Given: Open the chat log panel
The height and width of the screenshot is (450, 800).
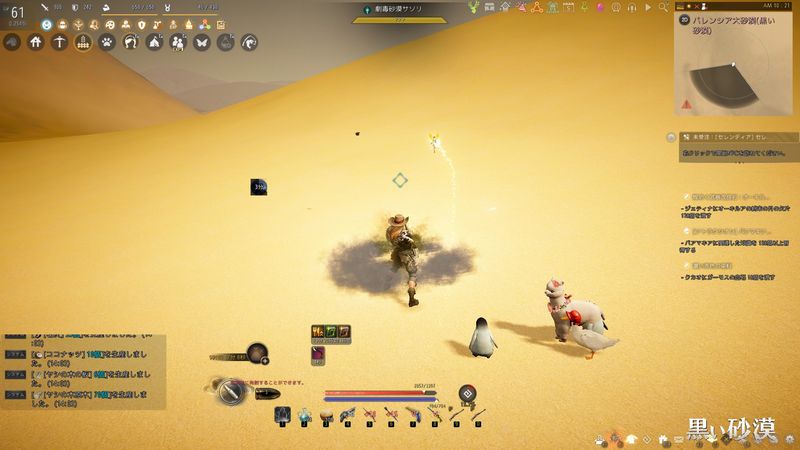Looking at the screenshot, I should click(x=80, y=371).
